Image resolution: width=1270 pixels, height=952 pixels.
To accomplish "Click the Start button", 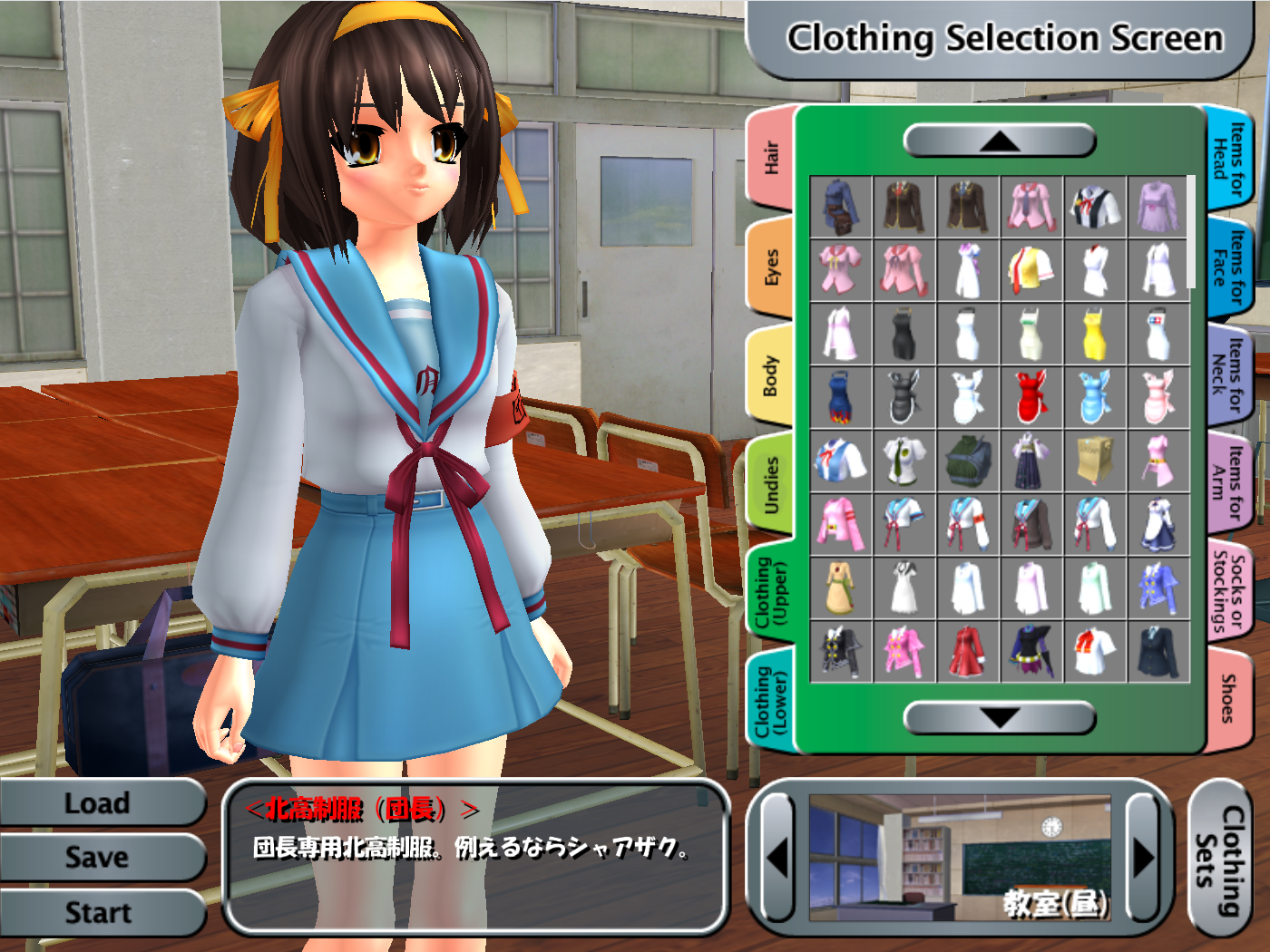I will [x=98, y=913].
